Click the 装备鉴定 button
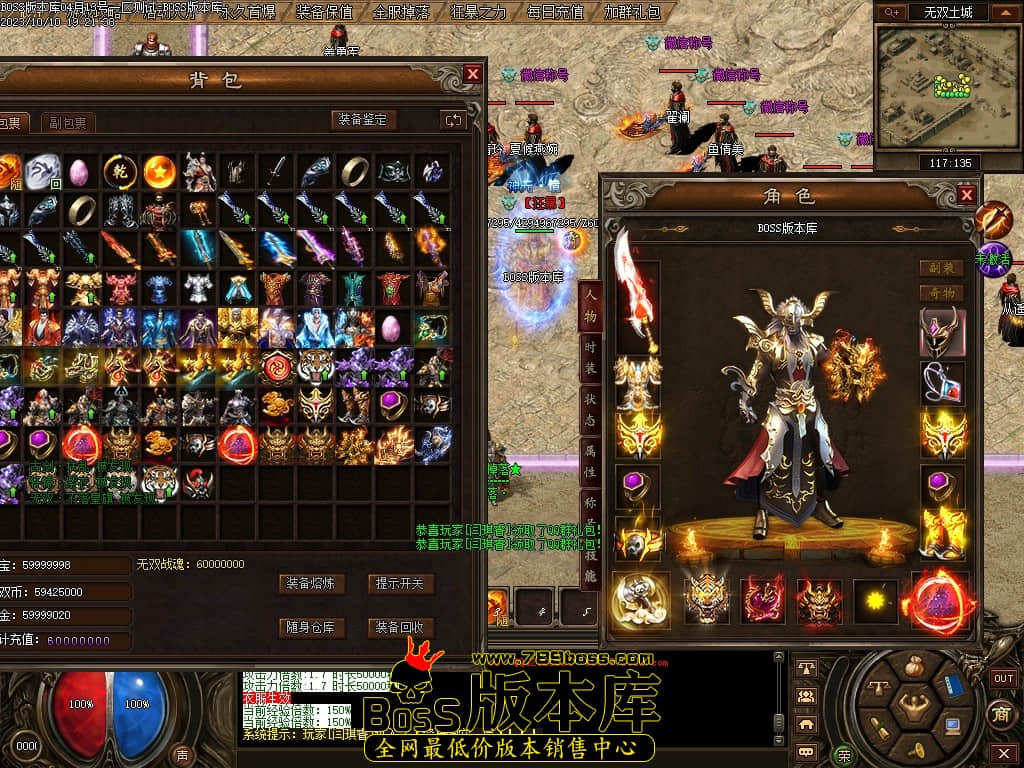This screenshot has height=768, width=1024. tap(364, 120)
